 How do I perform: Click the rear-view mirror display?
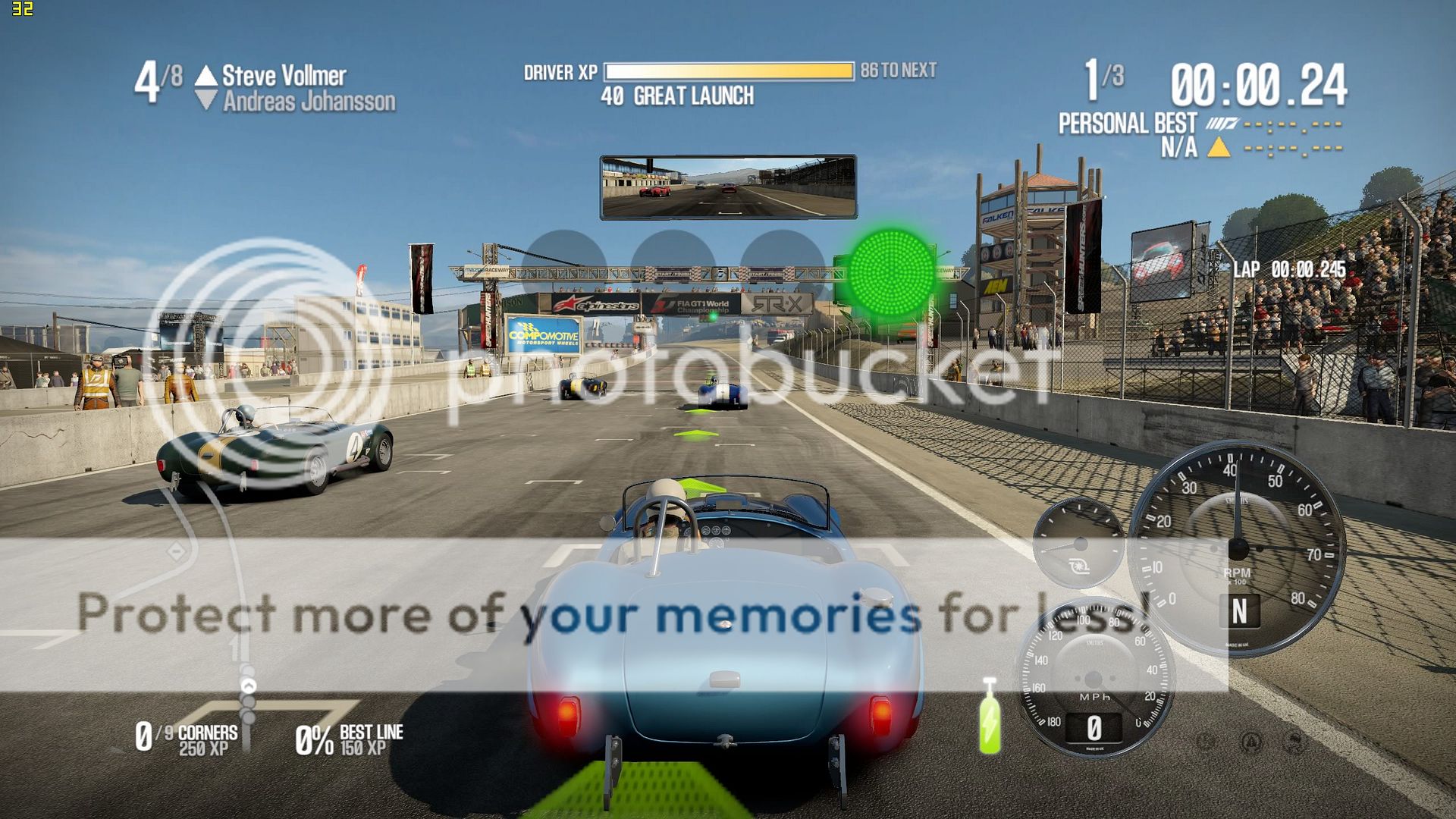pyautogui.click(x=728, y=187)
